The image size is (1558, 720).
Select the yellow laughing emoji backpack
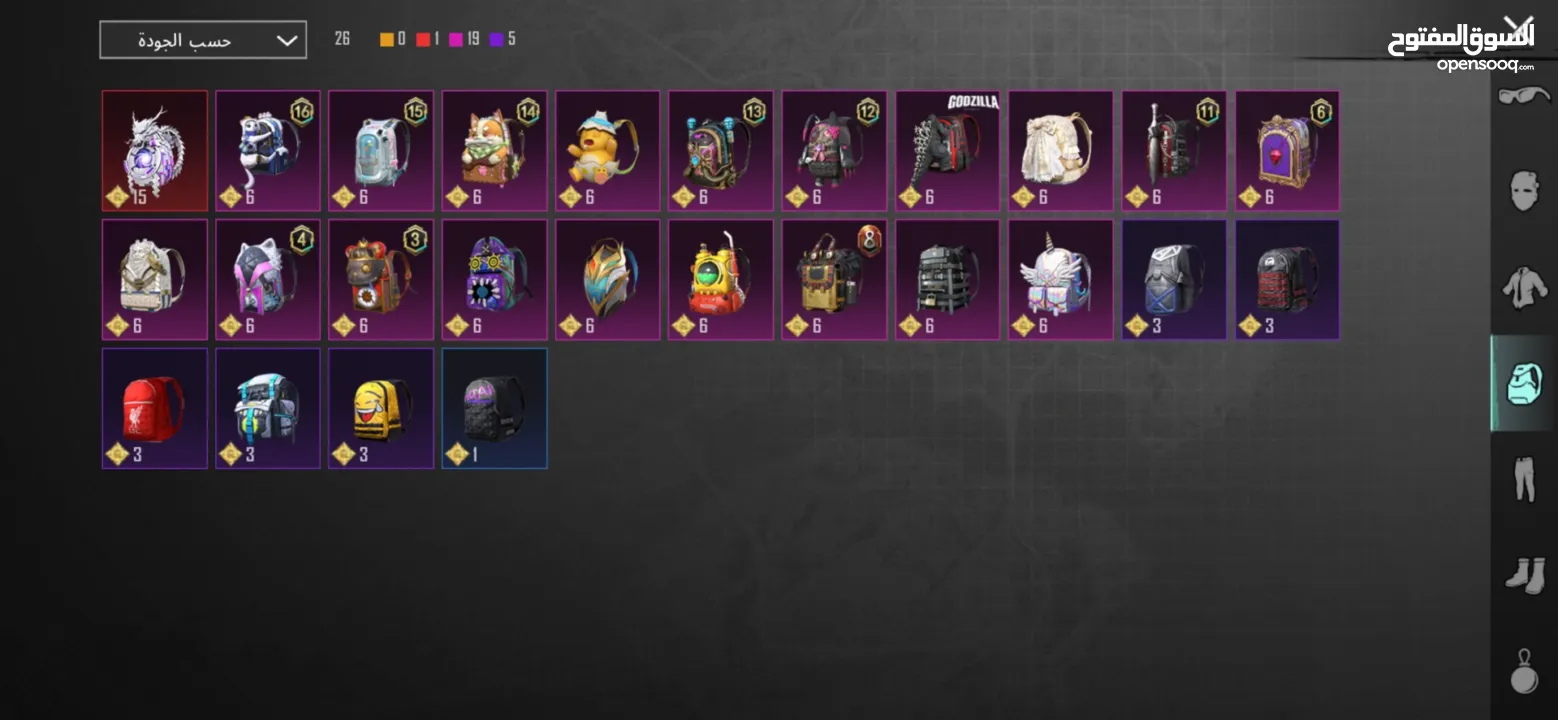coord(381,408)
